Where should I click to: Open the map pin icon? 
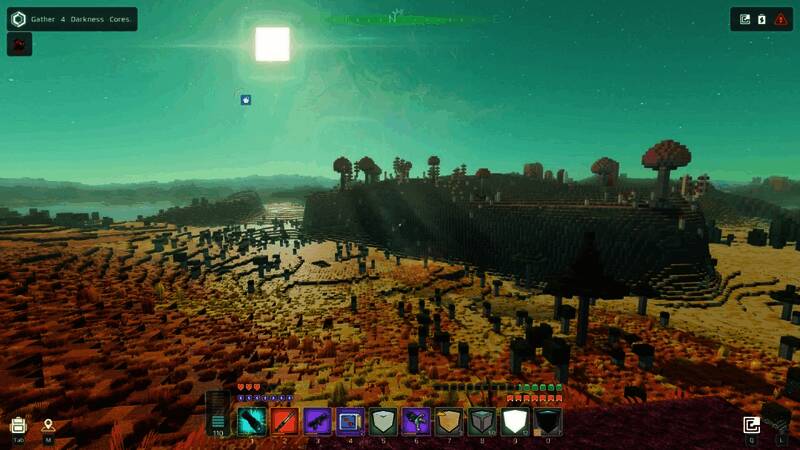(x=48, y=425)
